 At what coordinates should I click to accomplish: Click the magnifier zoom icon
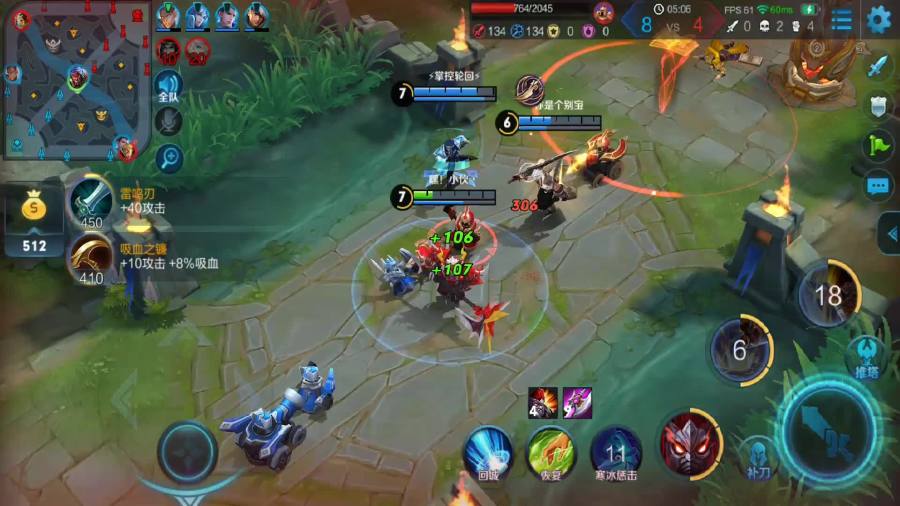168,157
